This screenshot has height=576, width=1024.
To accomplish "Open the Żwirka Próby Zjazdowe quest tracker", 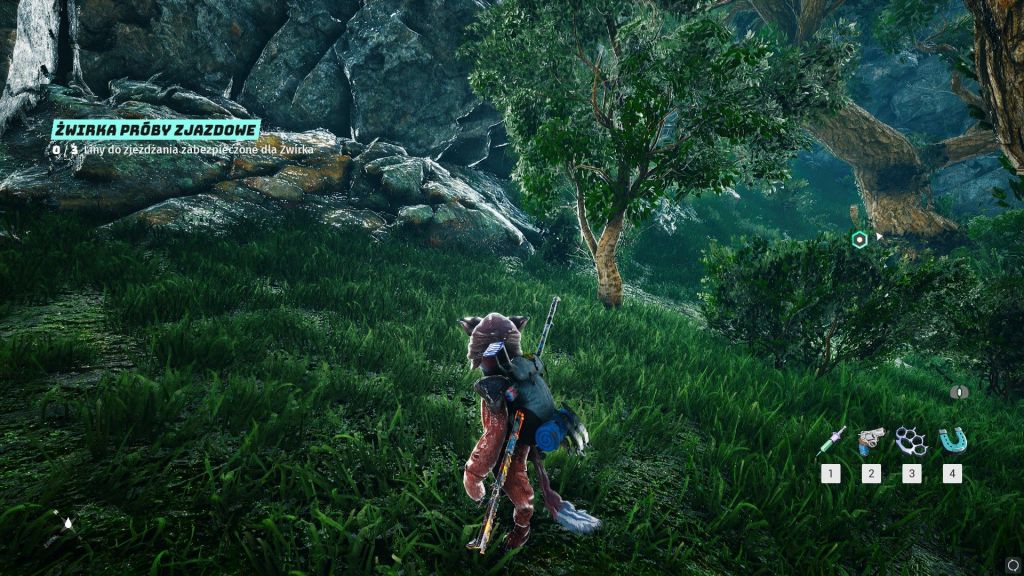I will pos(156,130).
